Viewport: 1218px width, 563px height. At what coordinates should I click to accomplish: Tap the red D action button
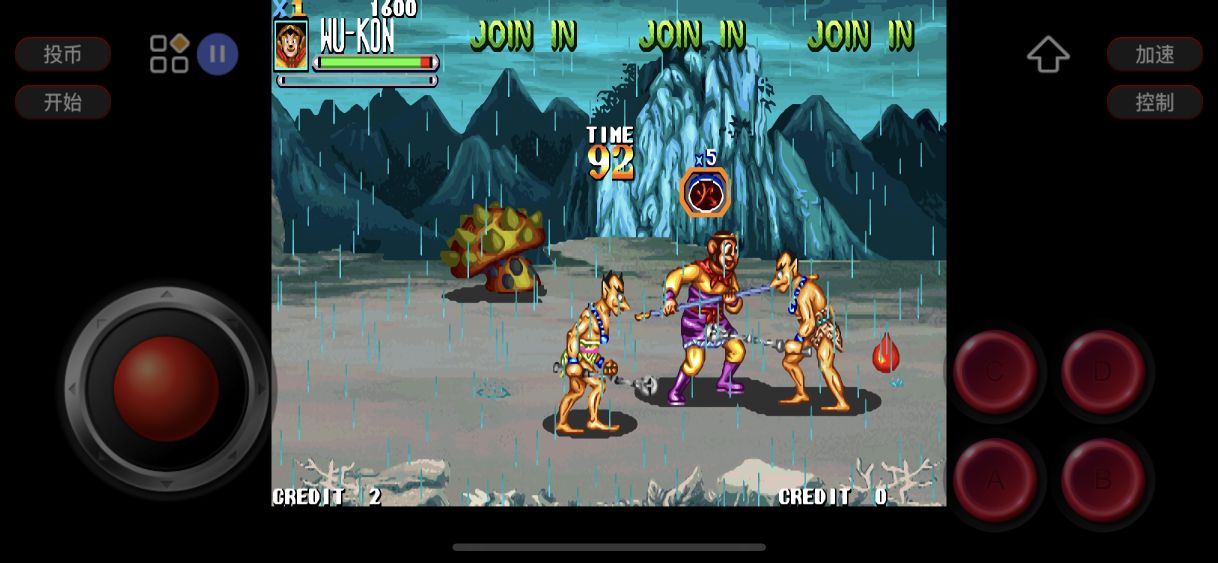tap(1102, 372)
